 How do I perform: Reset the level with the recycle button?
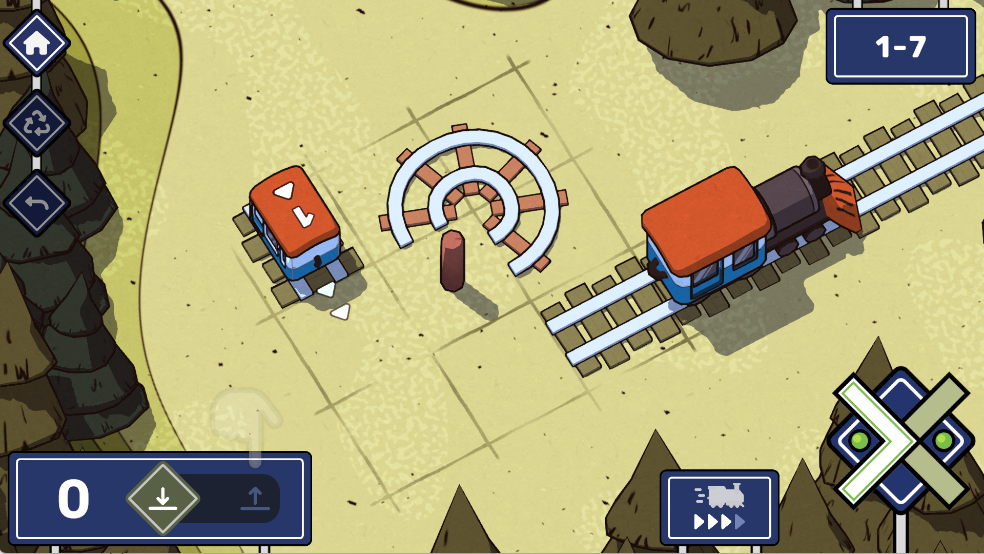[x=36, y=124]
